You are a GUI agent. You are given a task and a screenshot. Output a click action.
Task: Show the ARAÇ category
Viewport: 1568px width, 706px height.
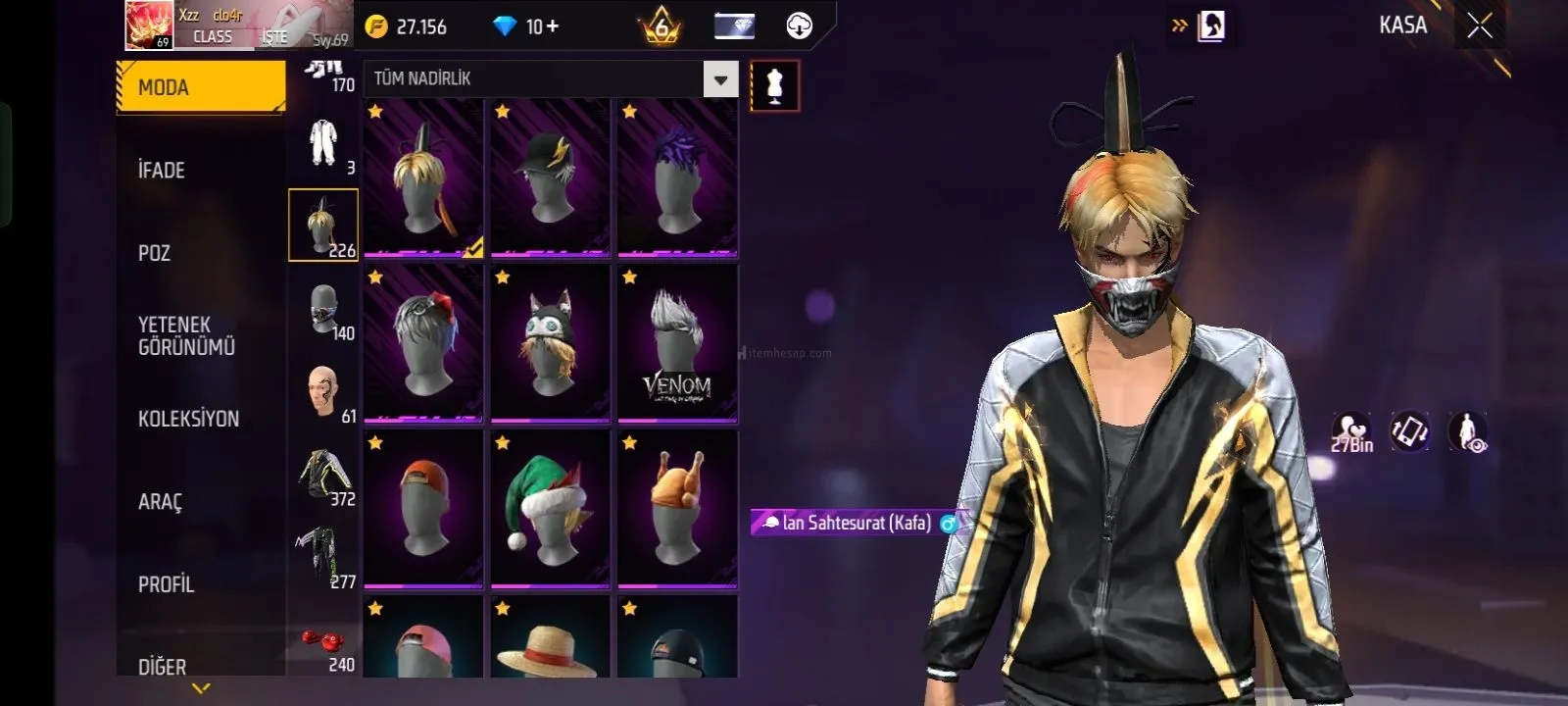pos(160,502)
